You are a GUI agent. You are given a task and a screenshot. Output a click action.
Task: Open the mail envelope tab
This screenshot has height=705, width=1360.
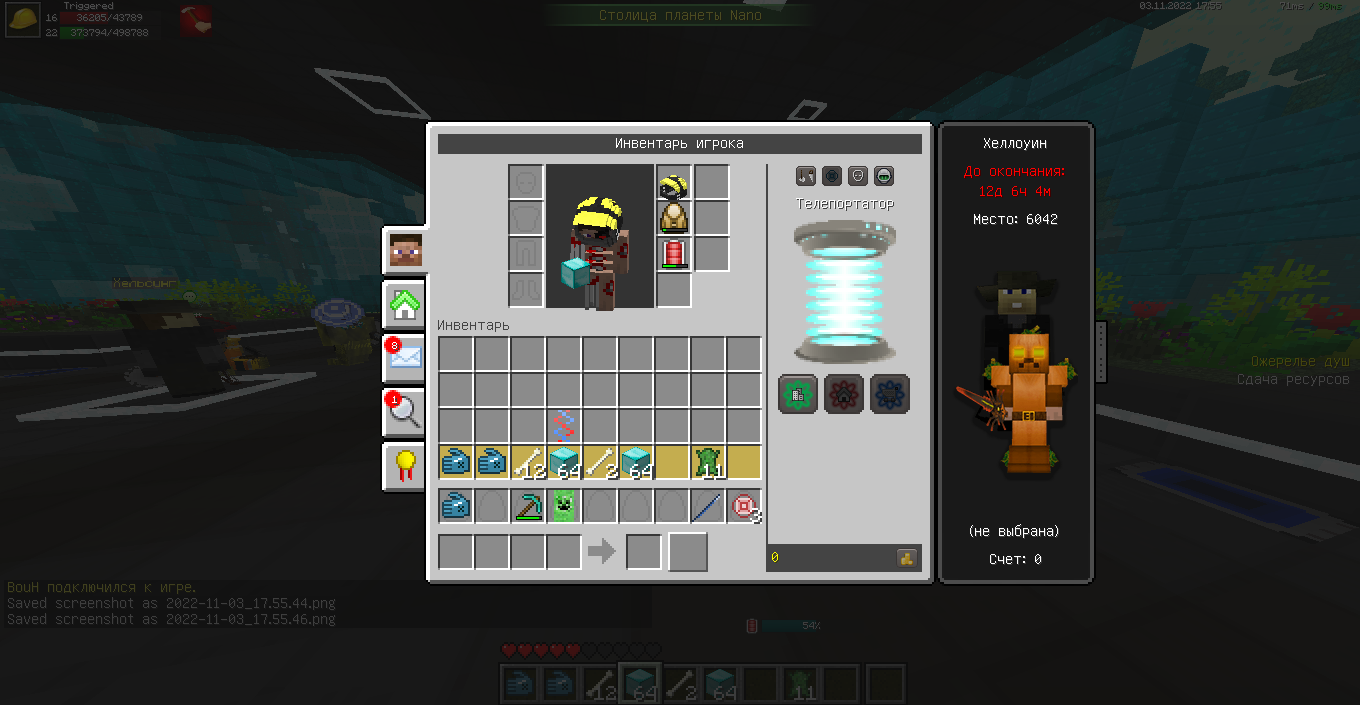[406, 357]
